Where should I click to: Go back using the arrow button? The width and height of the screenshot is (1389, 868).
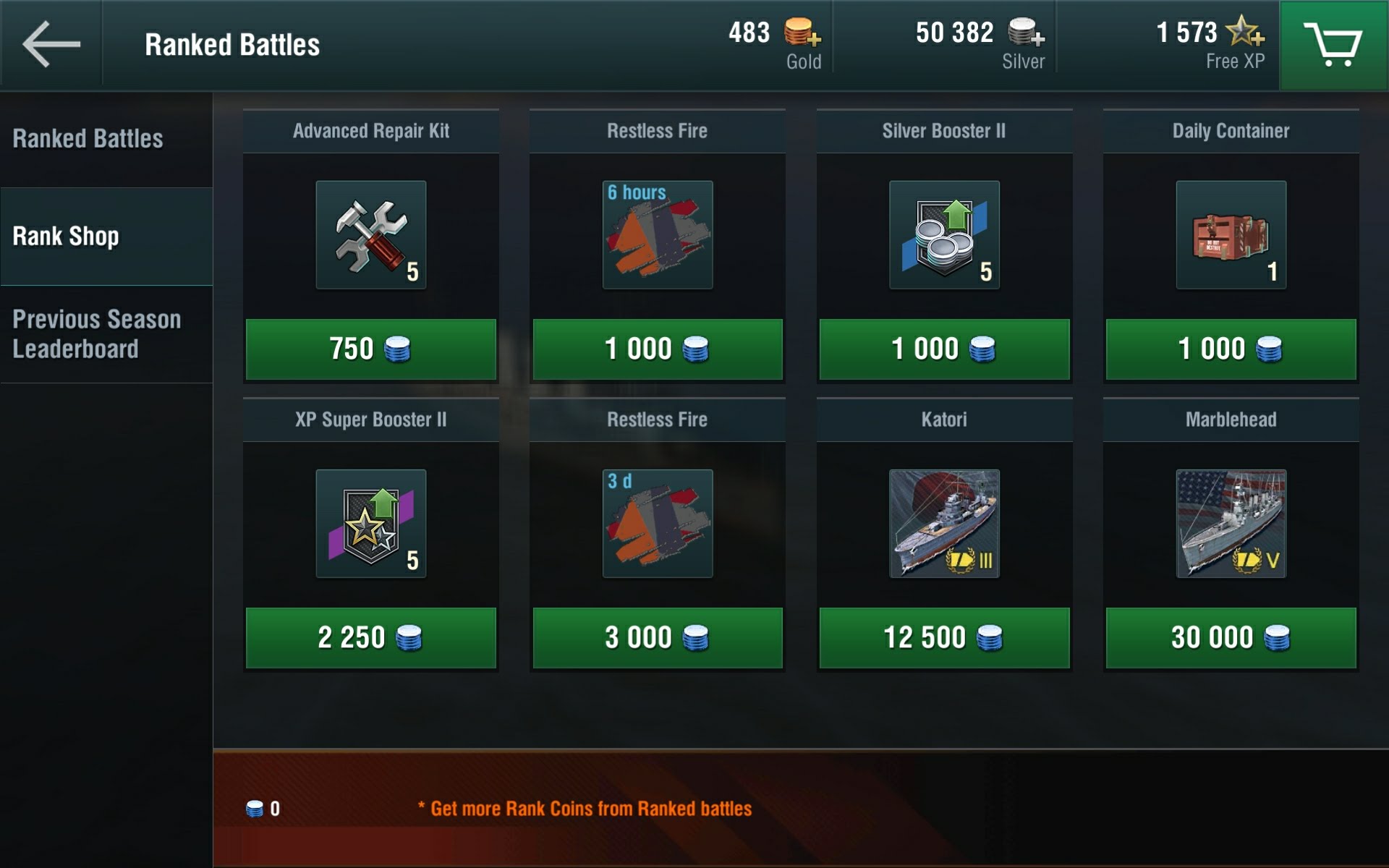pos(51,45)
